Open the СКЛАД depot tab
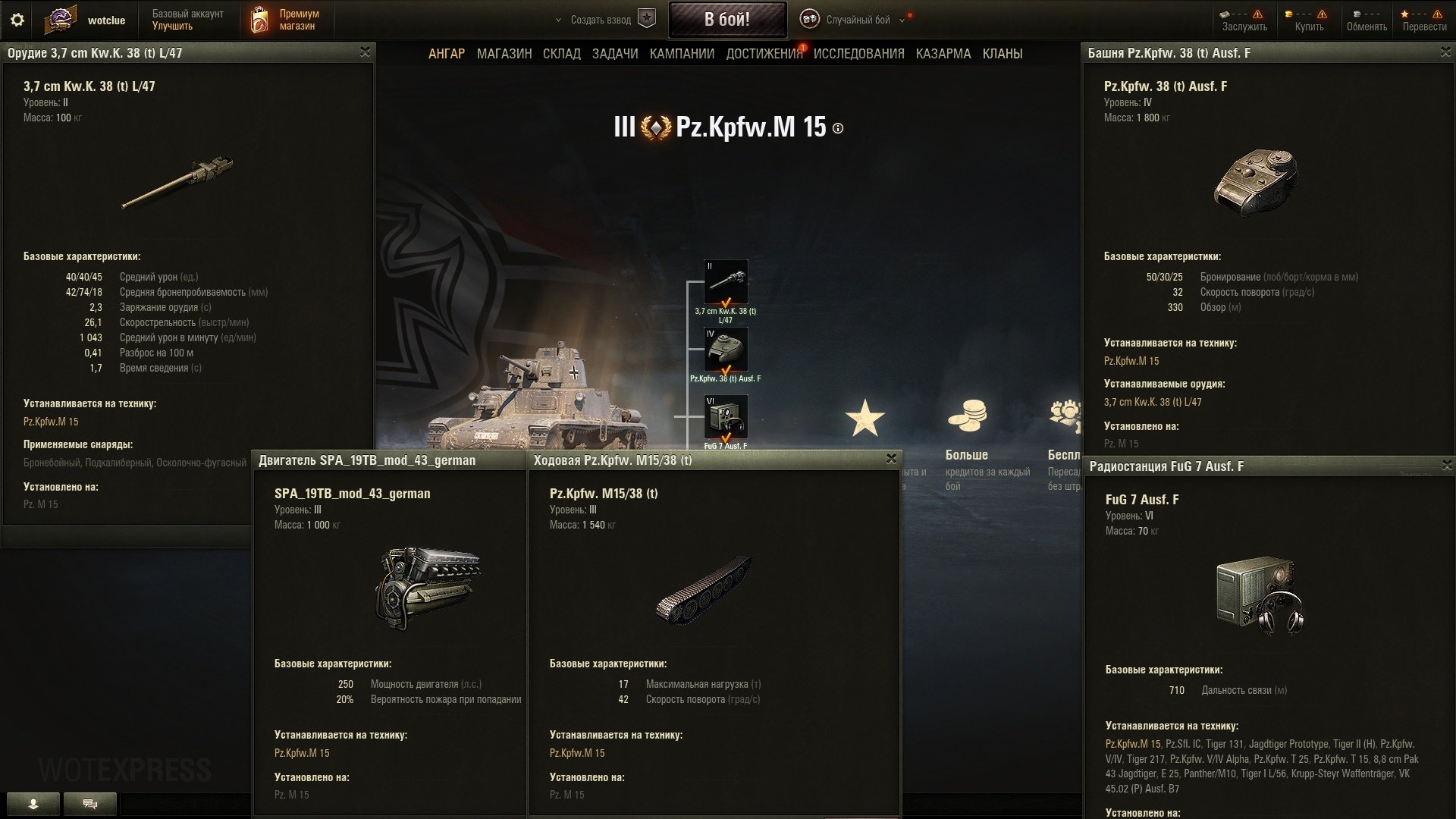The width and height of the screenshot is (1456, 819). pyautogui.click(x=562, y=54)
